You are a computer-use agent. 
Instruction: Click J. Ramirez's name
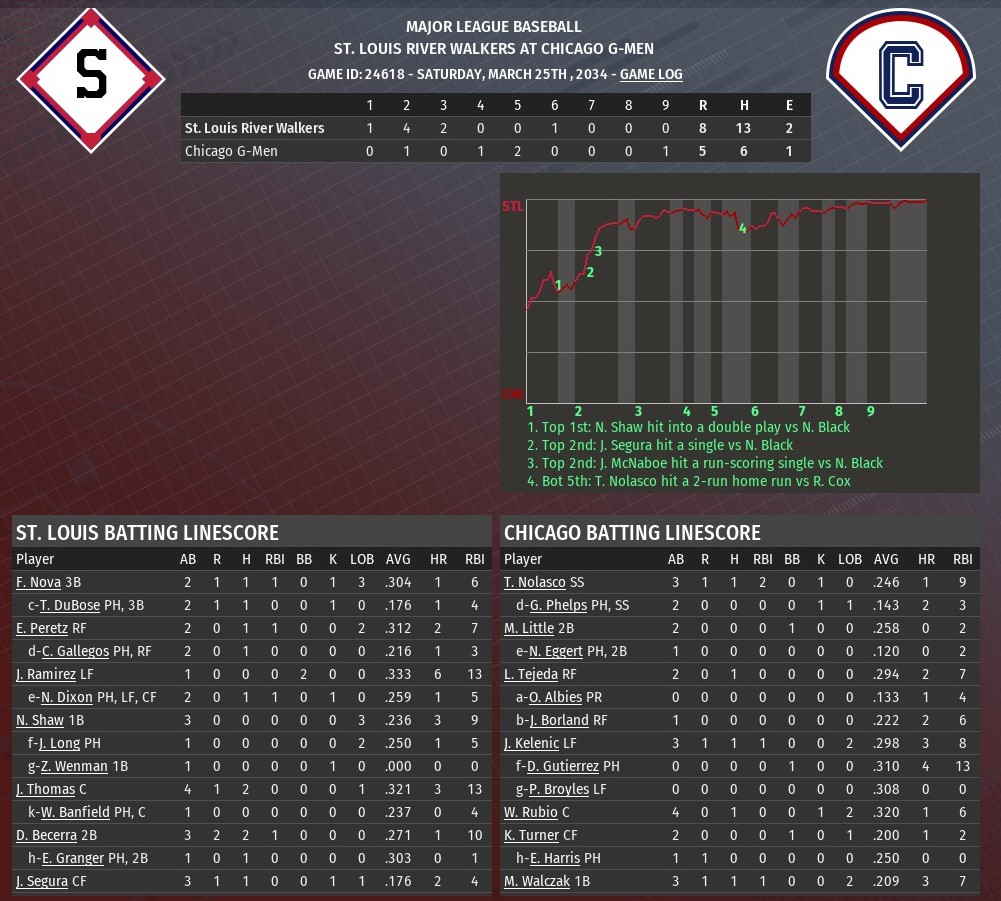pyautogui.click(x=46, y=674)
